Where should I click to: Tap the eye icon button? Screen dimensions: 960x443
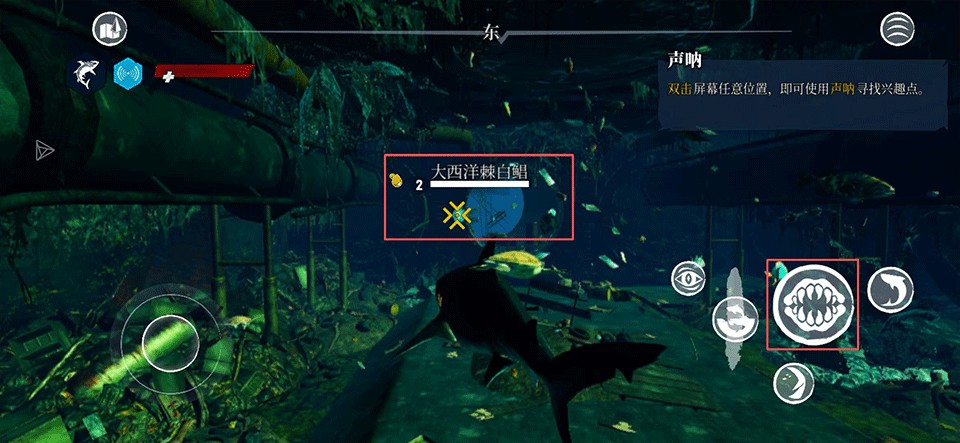tap(689, 277)
